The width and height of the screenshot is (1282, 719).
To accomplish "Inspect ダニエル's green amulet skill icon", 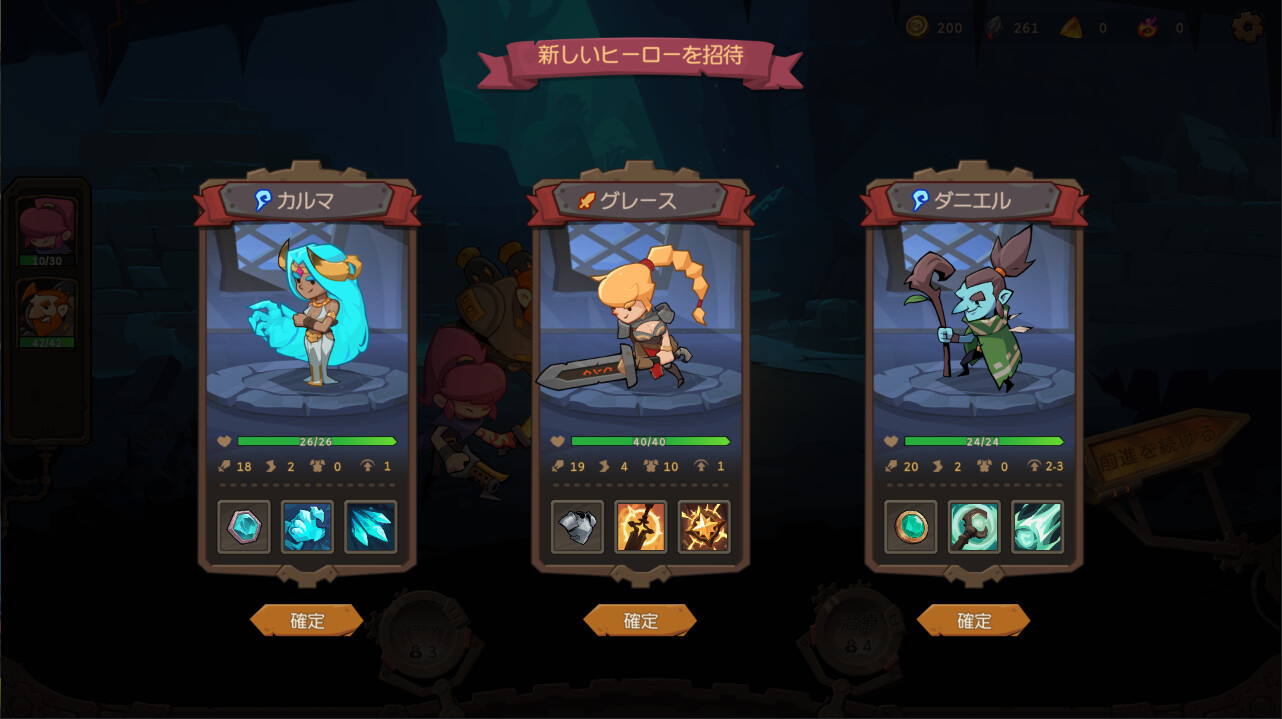I will pos(911,527).
